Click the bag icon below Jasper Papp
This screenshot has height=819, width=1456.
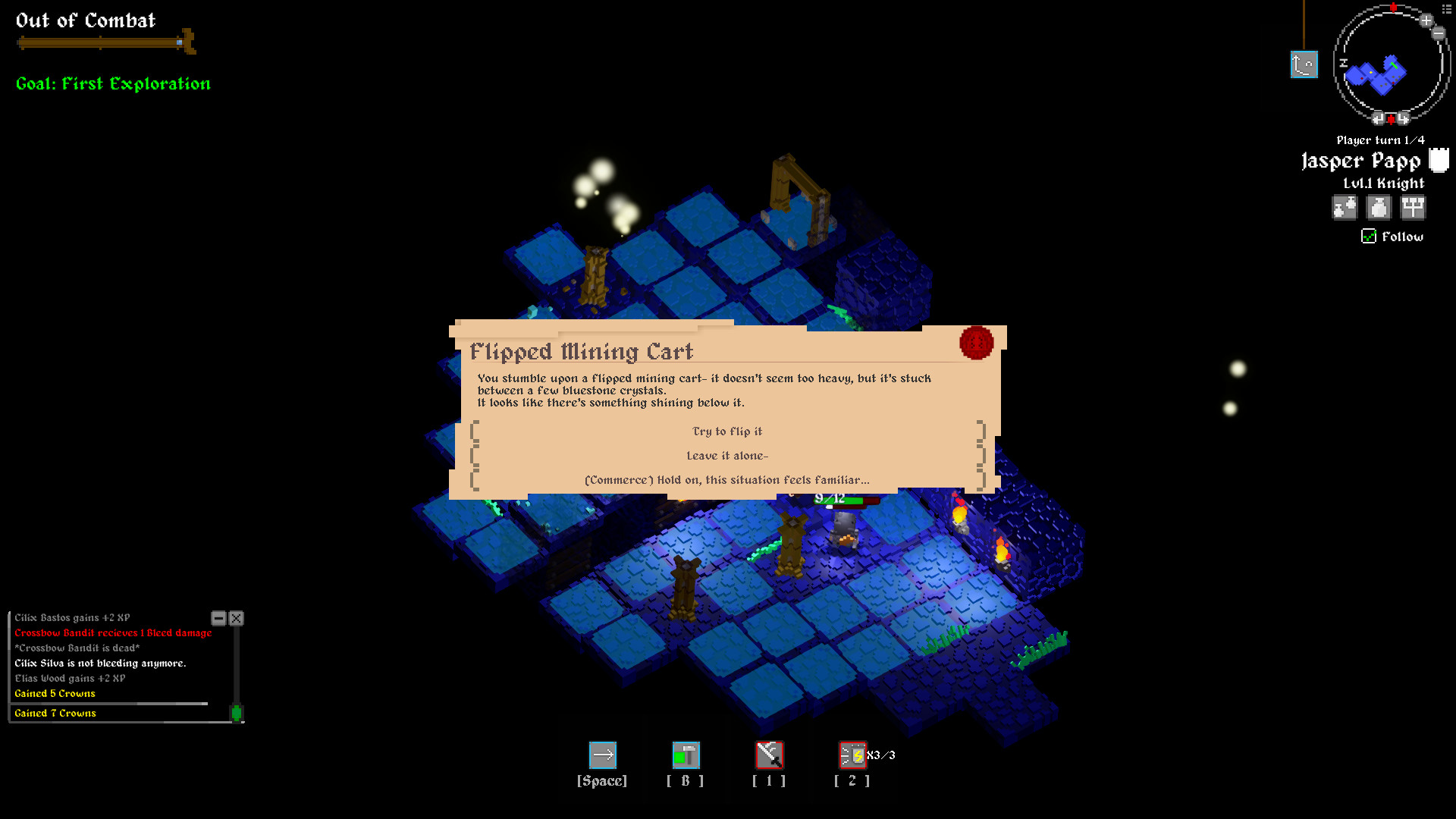1345,207
